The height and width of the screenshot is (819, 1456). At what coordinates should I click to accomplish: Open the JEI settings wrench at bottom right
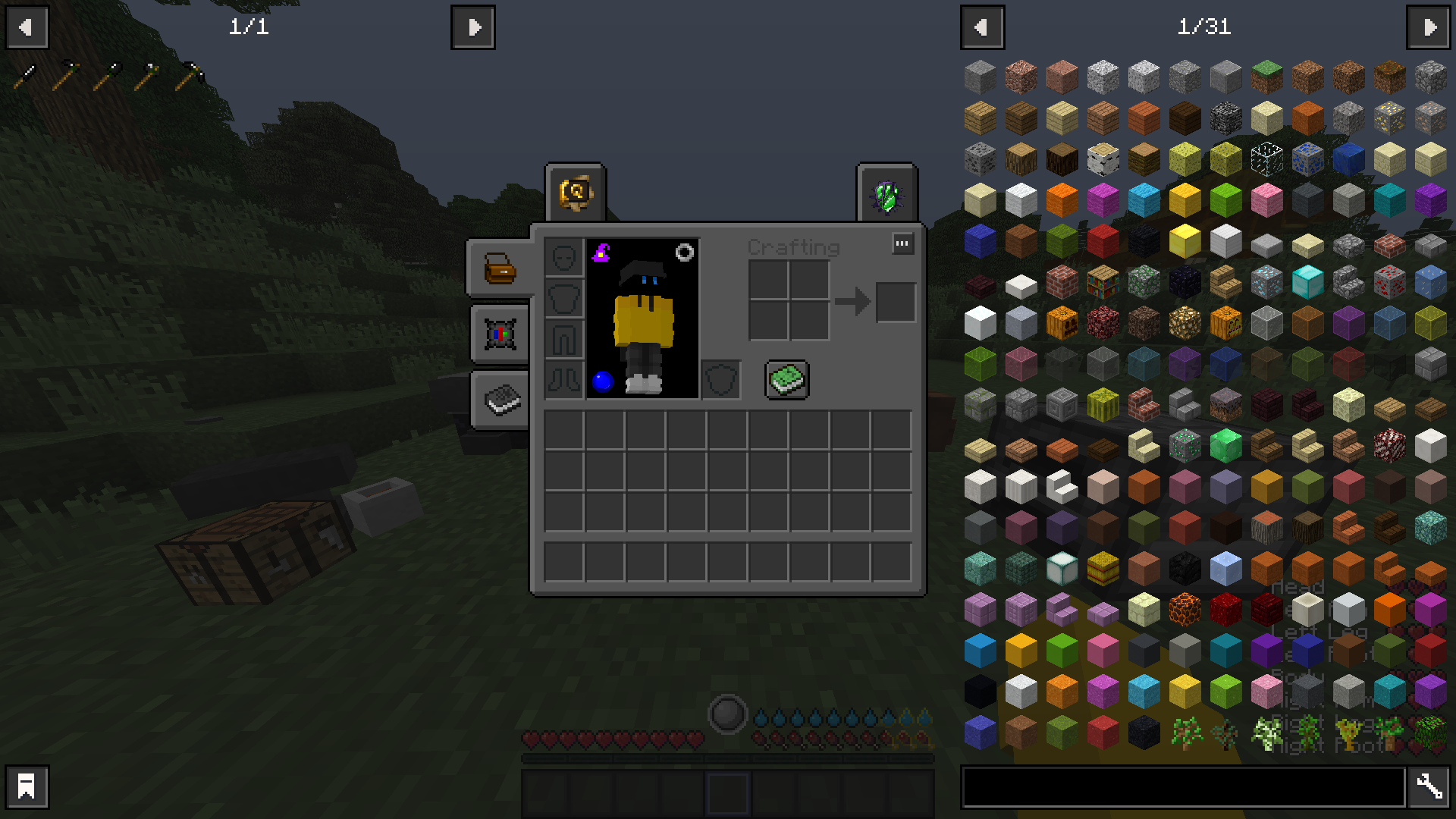pos(1429,786)
